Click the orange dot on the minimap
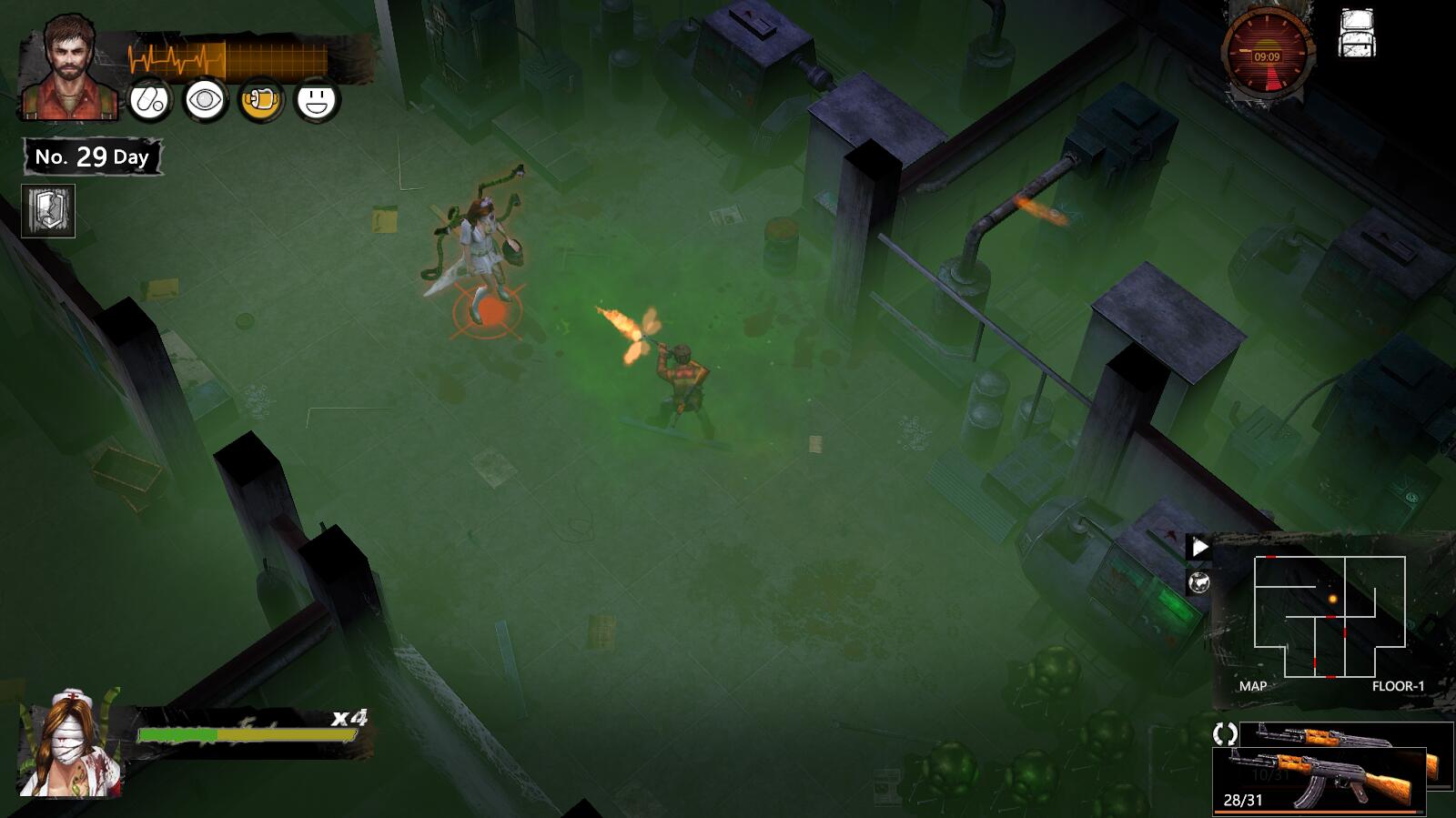The width and height of the screenshot is (1456, 818). click(x=1334, y=599)
